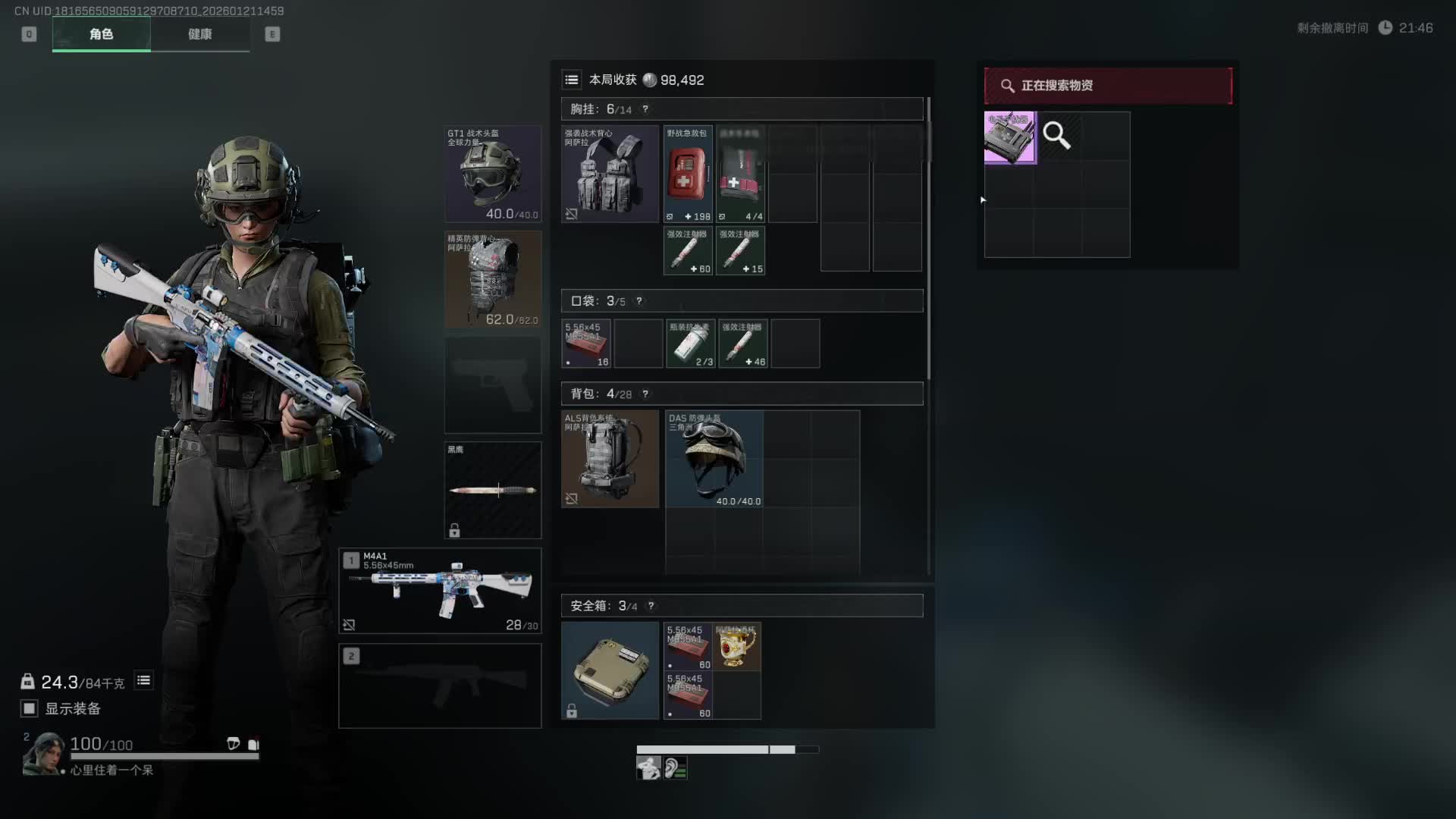The height and width of the screenshot is (819, 1456).
Task: Select the DAS helmet in backpack
Action: click(x=714, y=459)
